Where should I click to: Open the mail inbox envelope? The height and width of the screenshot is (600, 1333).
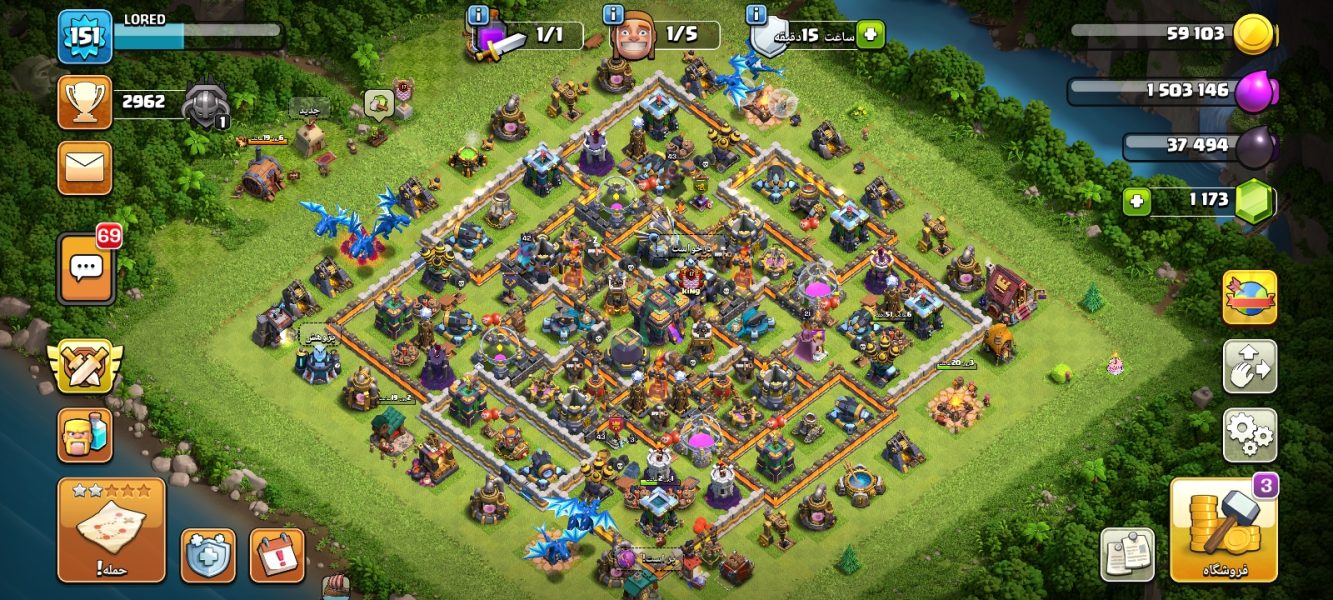[85, 167]
